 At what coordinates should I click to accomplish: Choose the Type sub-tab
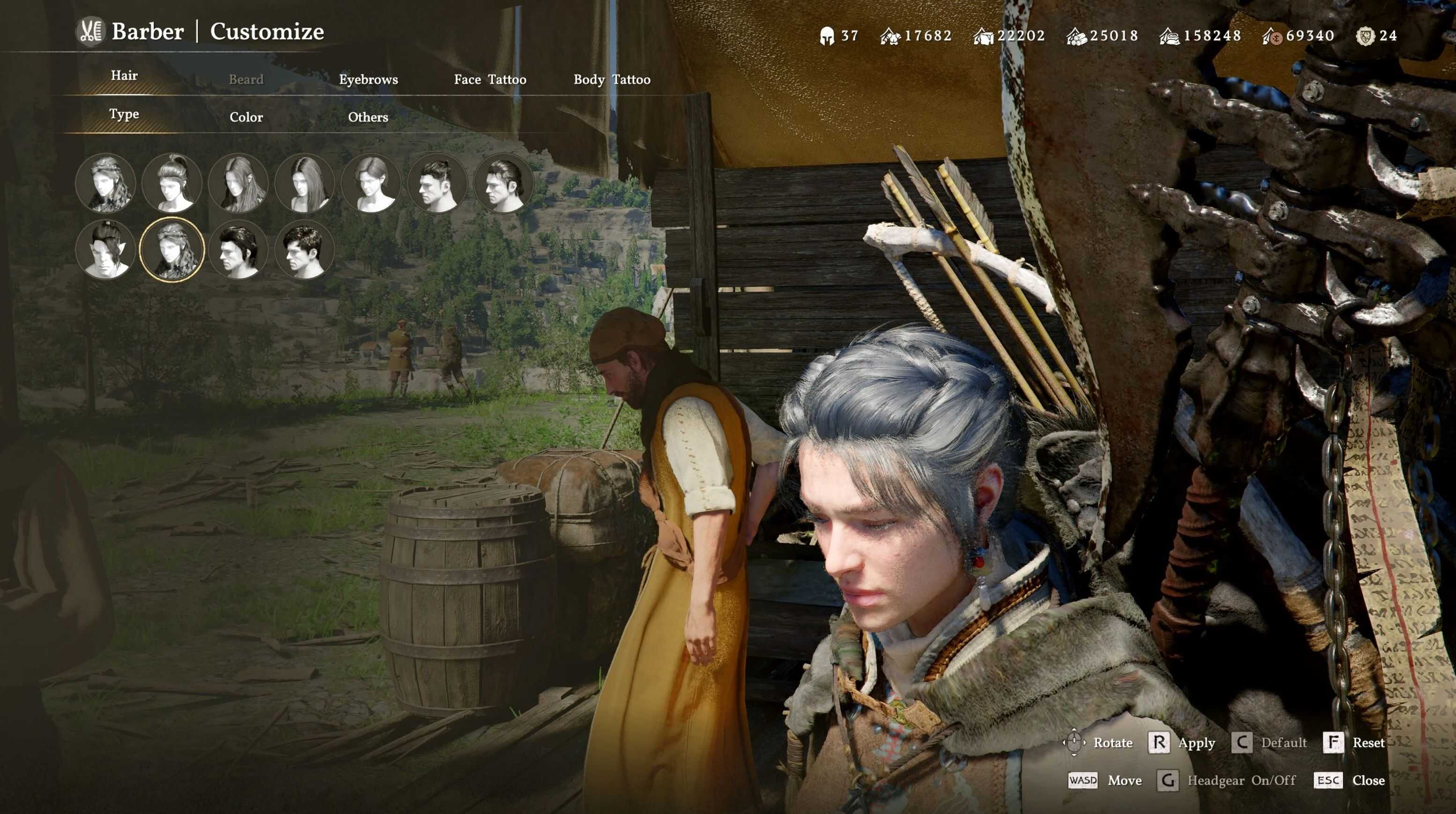point(124,114)
